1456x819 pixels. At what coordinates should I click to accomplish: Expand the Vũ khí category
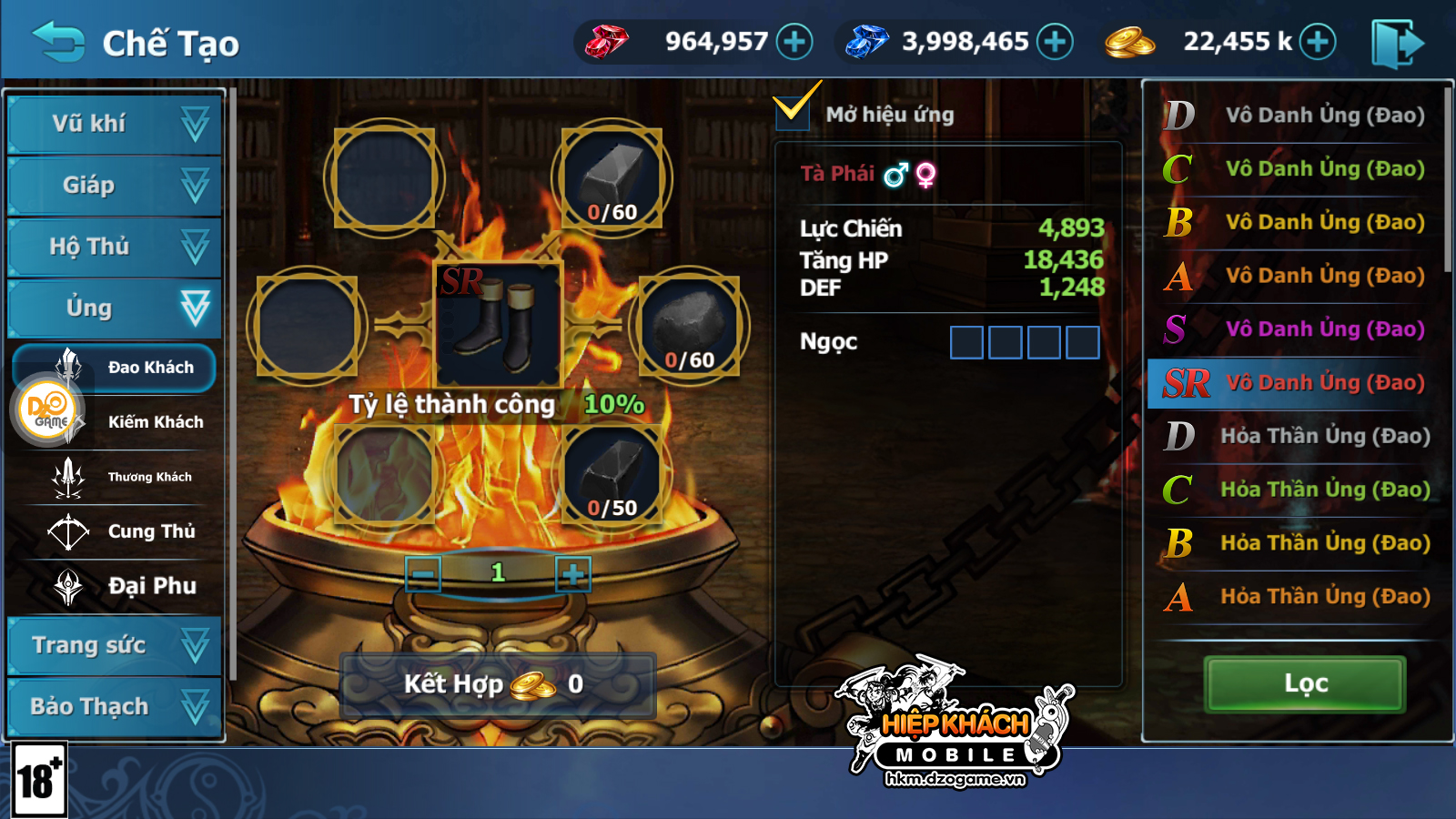point(115,124)
